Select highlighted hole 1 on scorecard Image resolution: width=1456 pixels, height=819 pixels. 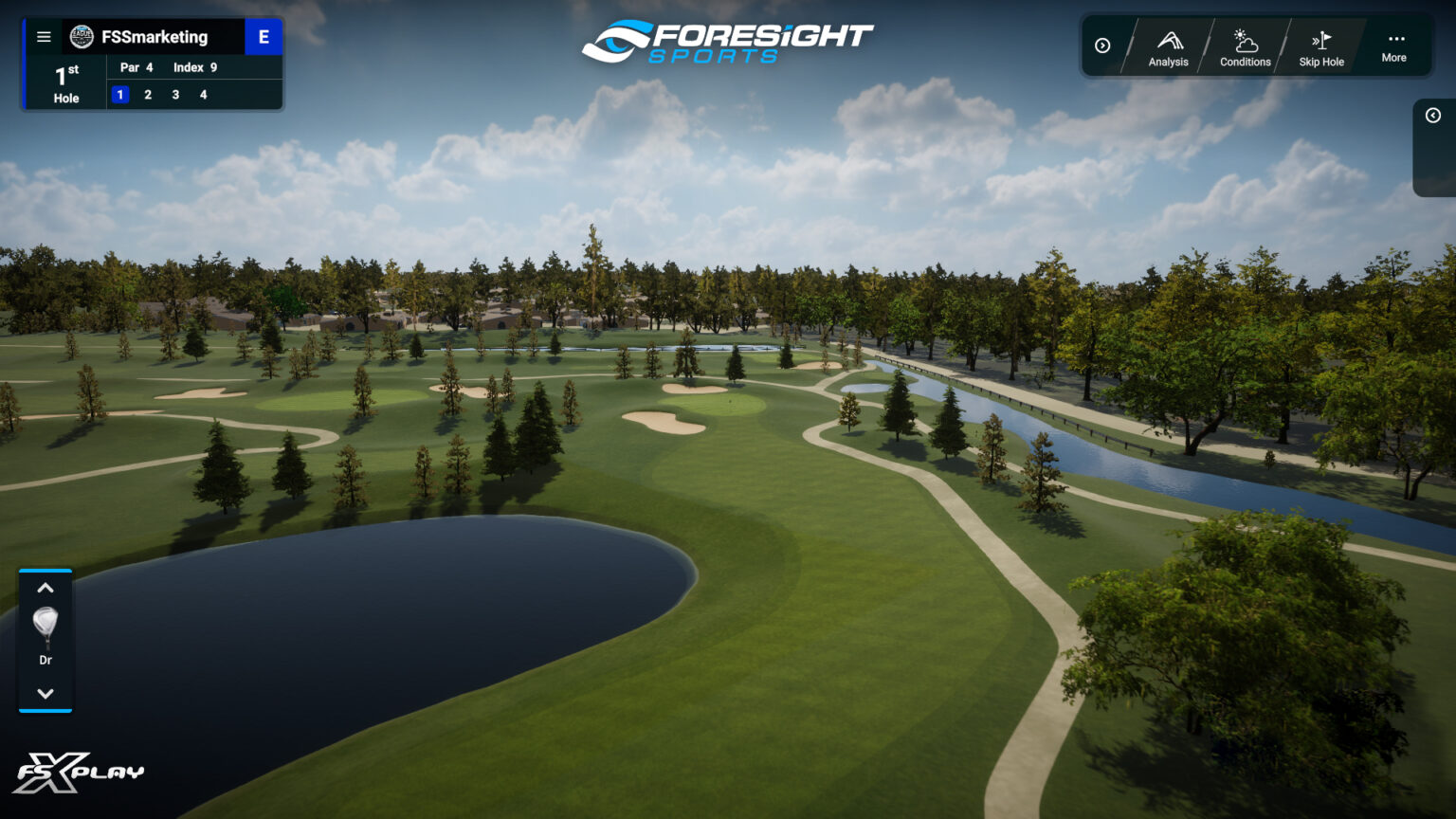(x=120, y=95)
